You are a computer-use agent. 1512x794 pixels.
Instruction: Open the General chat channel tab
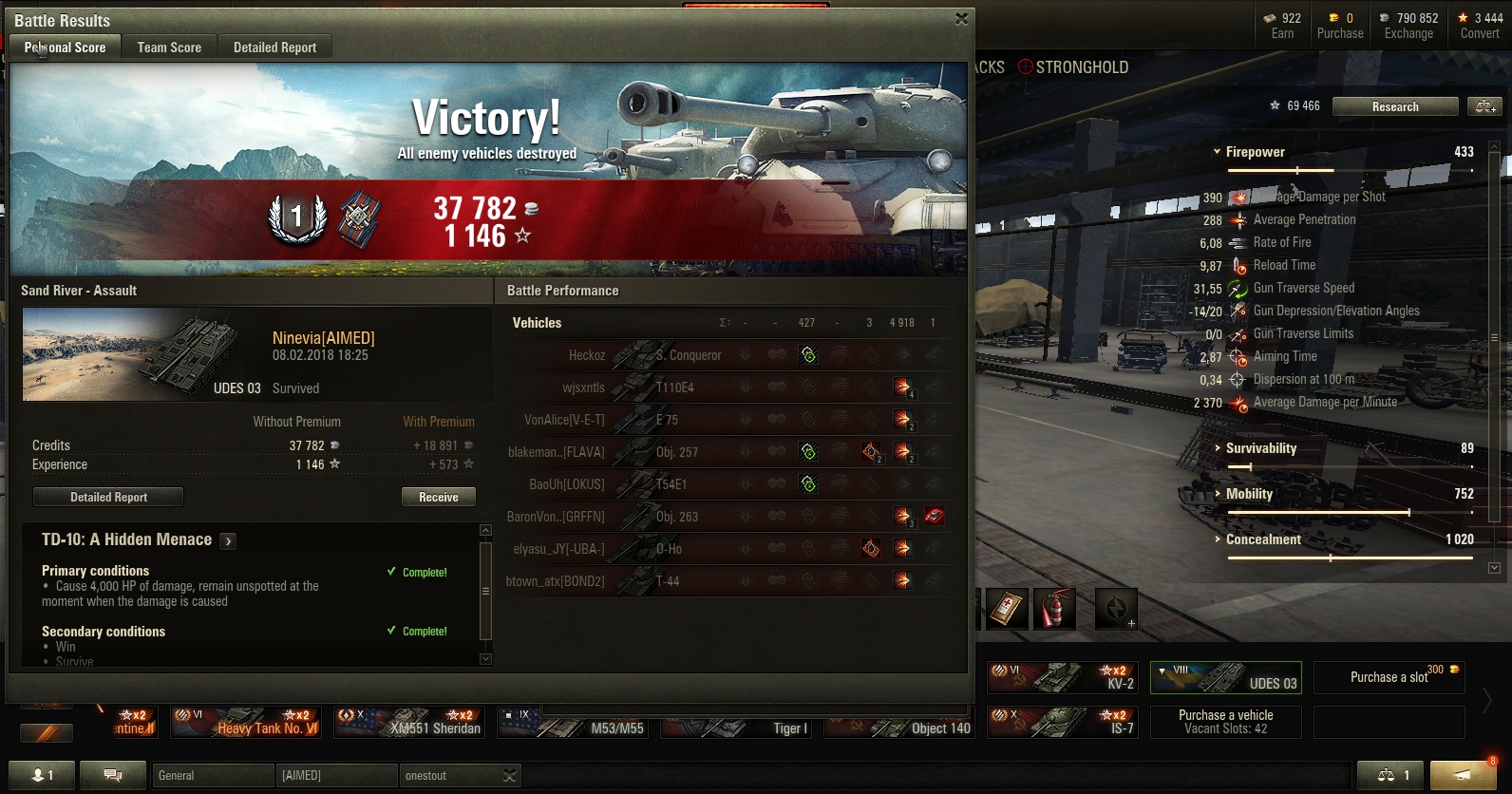pyautogui.click(x=213, y=775)
